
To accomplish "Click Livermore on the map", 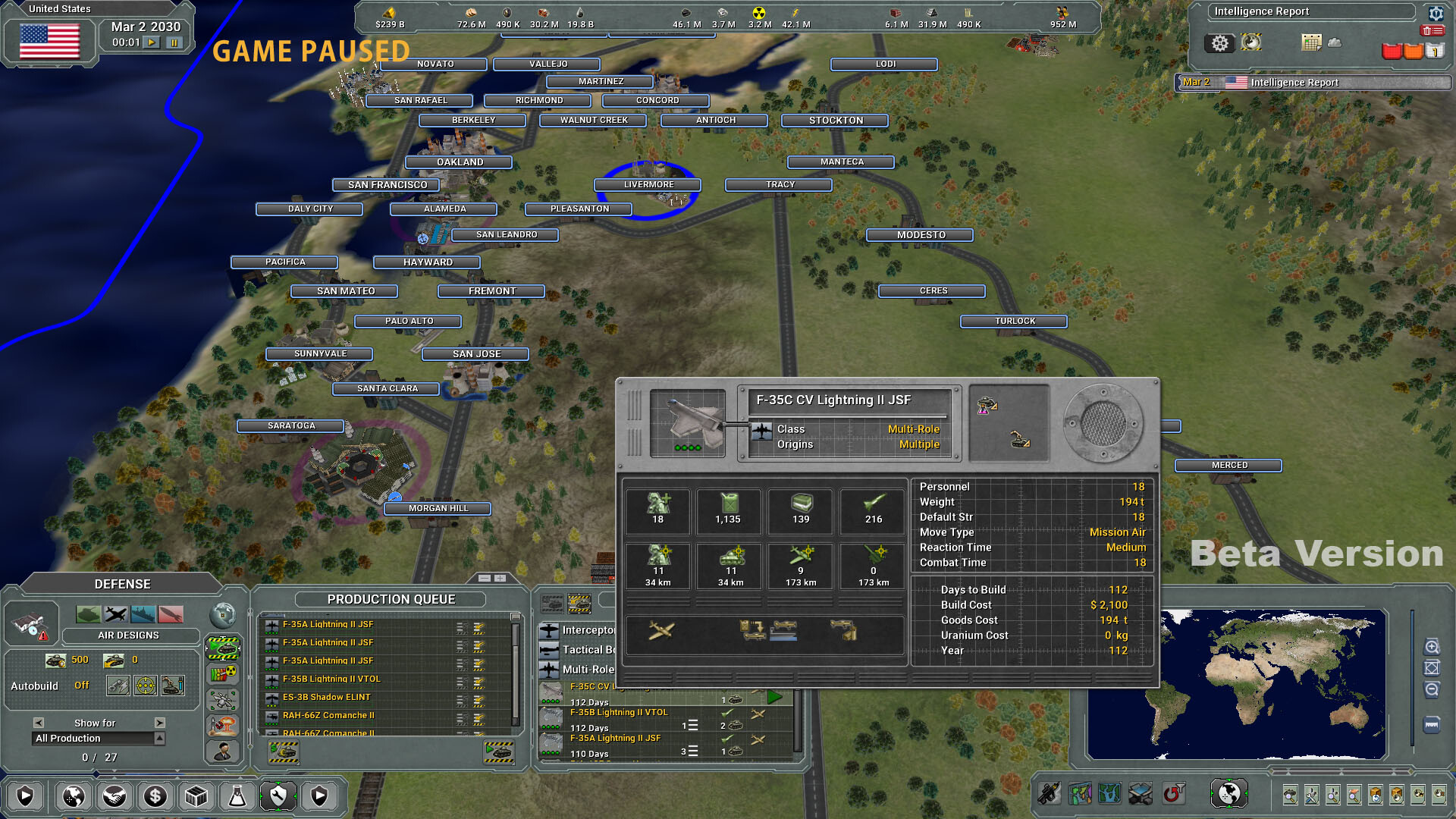I will point(647,184).
